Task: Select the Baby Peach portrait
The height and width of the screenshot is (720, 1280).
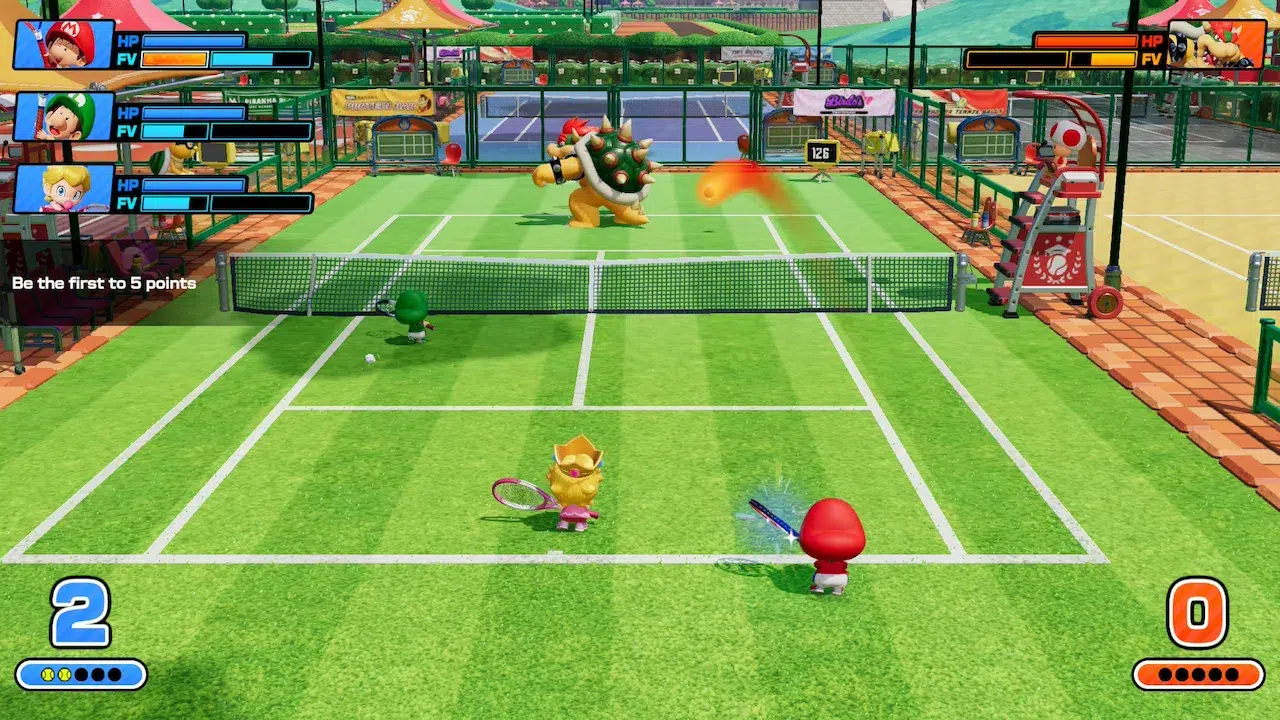Action: [64, 189]
